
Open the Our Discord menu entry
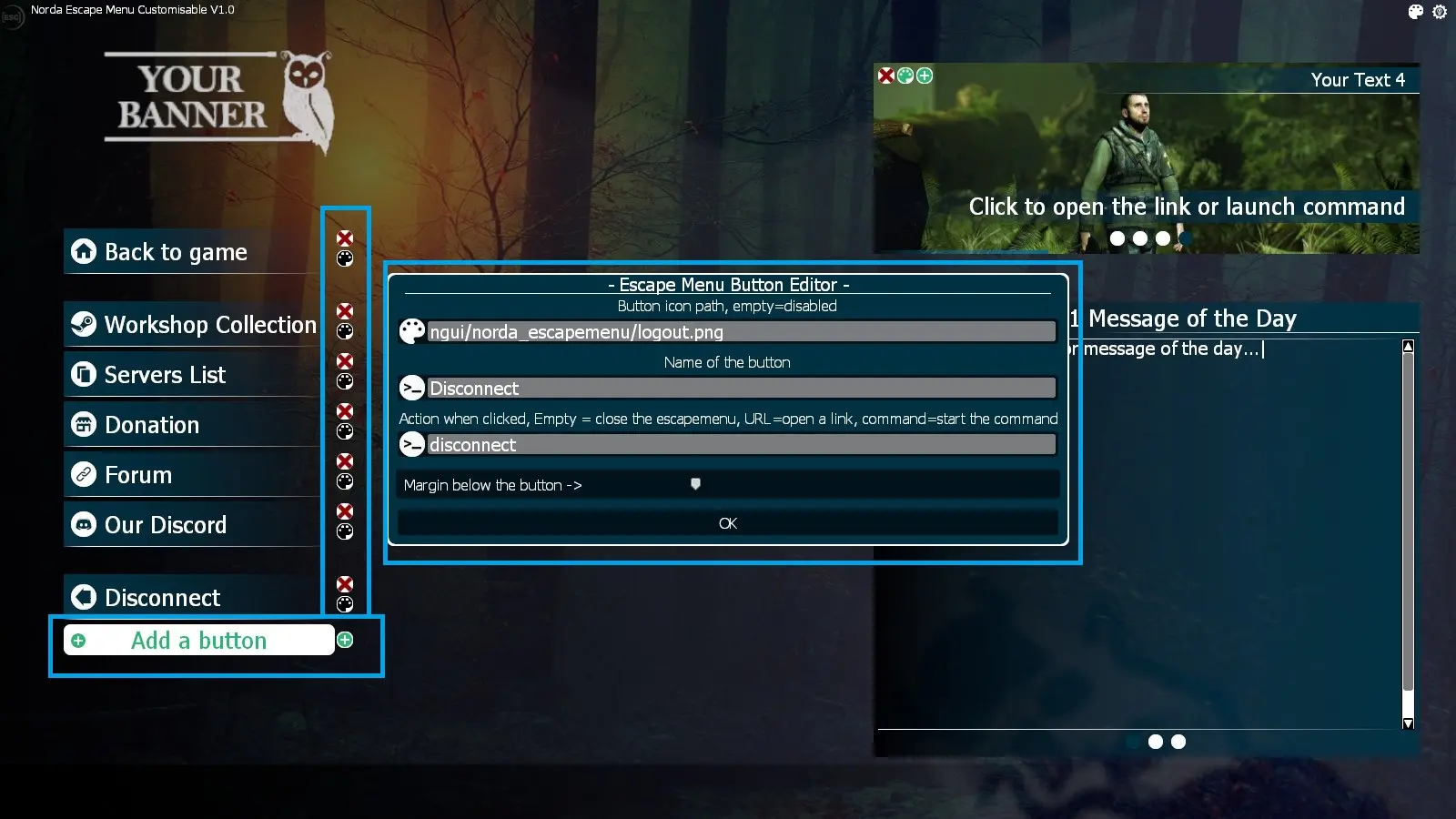[166, 524]
